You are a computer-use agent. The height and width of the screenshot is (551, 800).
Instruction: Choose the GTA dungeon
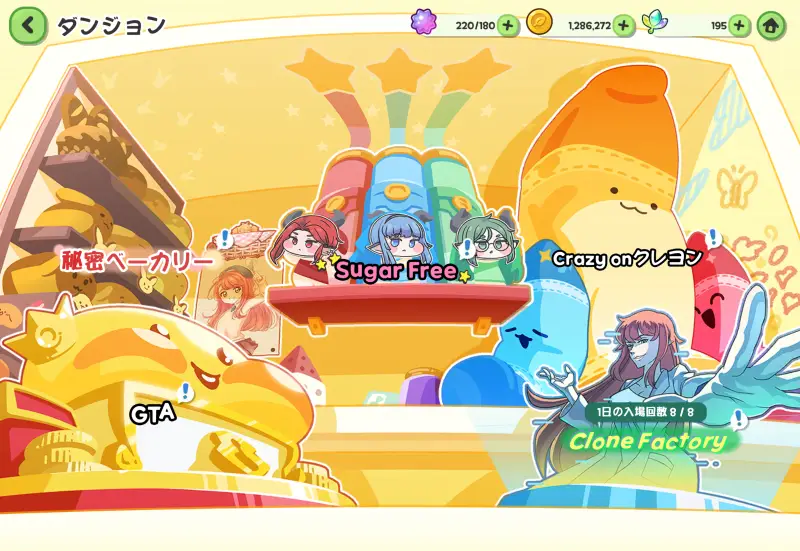tap(153, 411)
